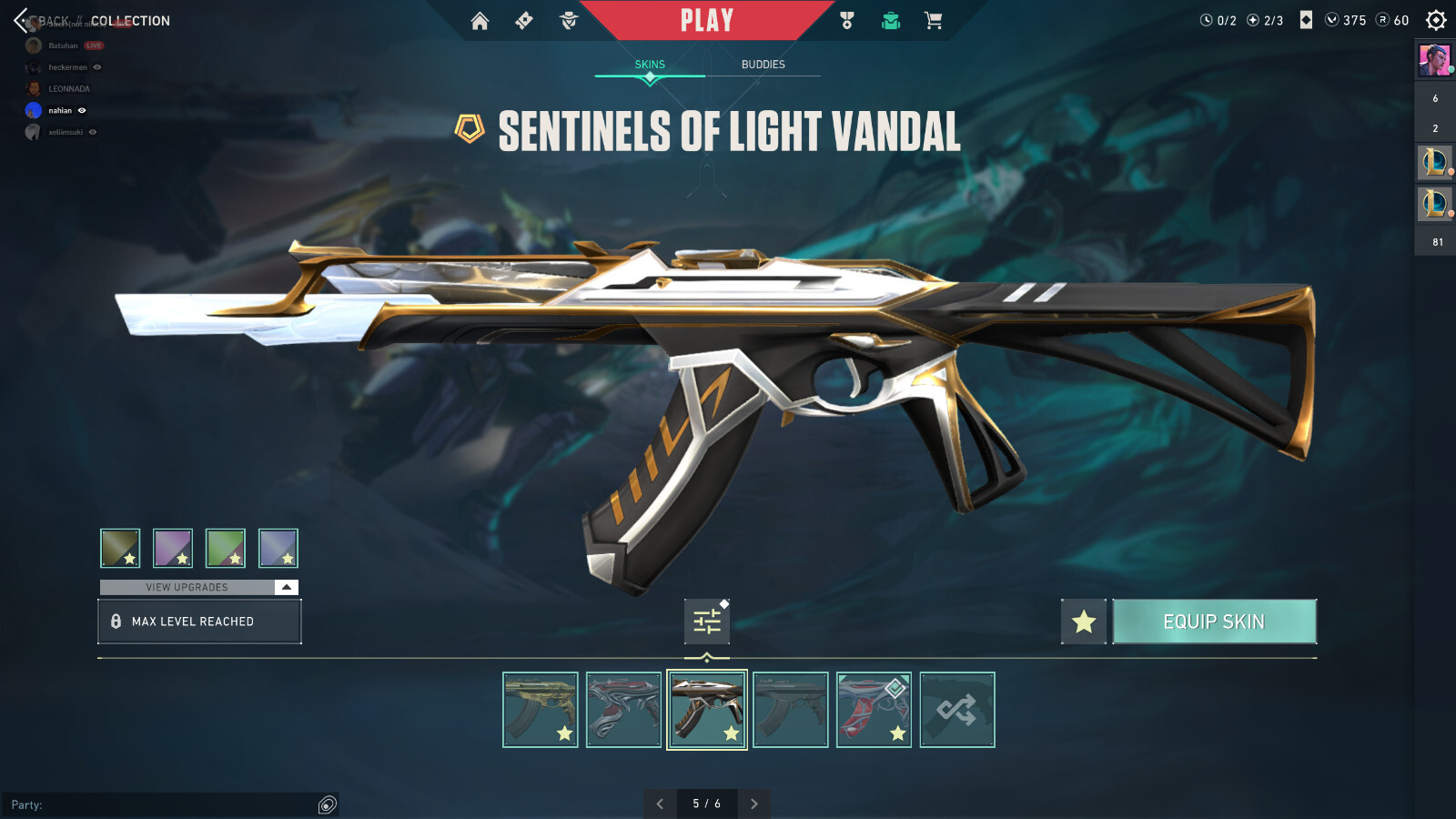The image size is (1456, 819).
Task: Toggle visibility eye next to heckermen
Action: click(x=97, y=66)
